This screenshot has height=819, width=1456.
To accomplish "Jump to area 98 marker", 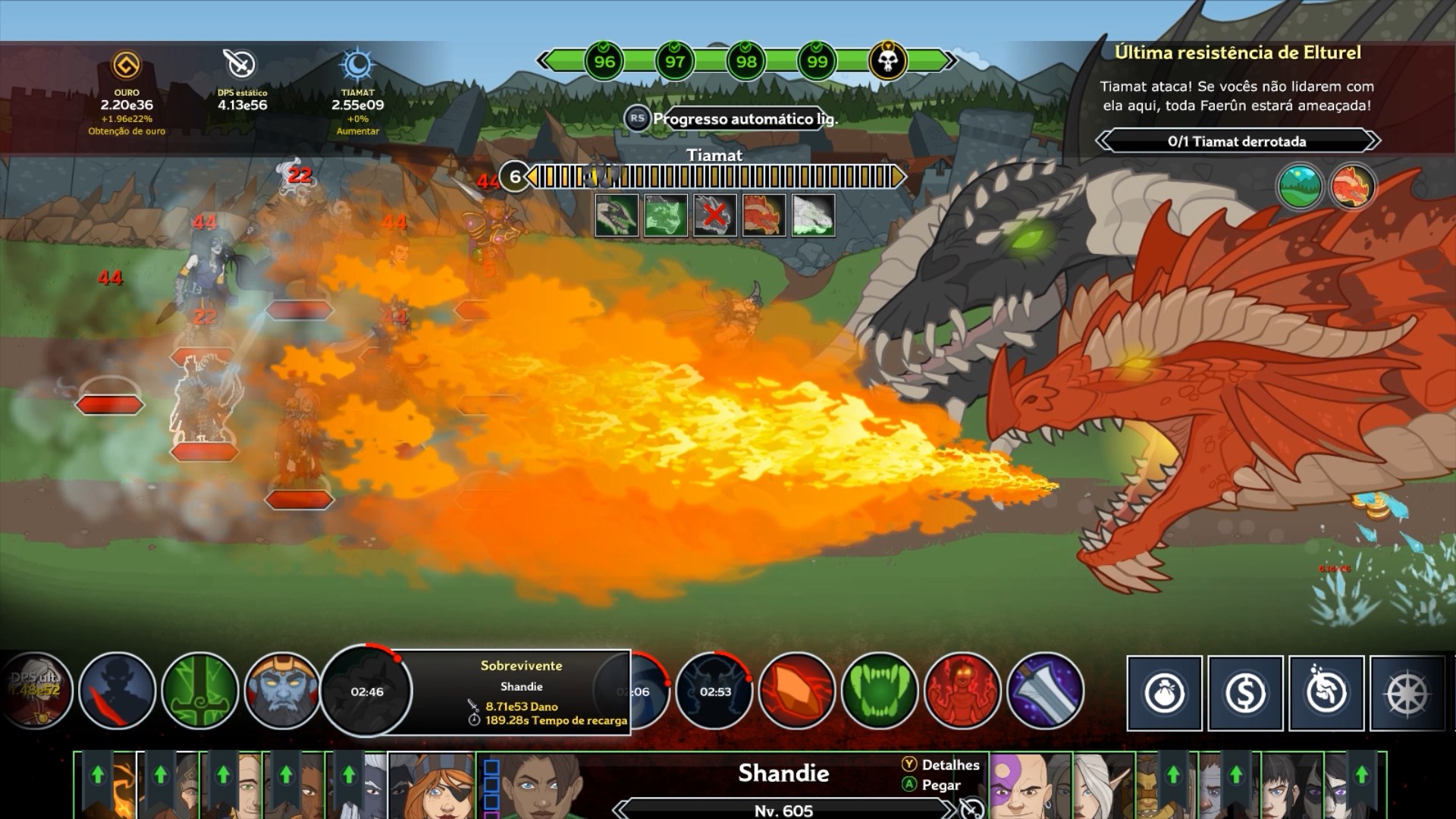I will pyautogui.click(x=746, y=61).
